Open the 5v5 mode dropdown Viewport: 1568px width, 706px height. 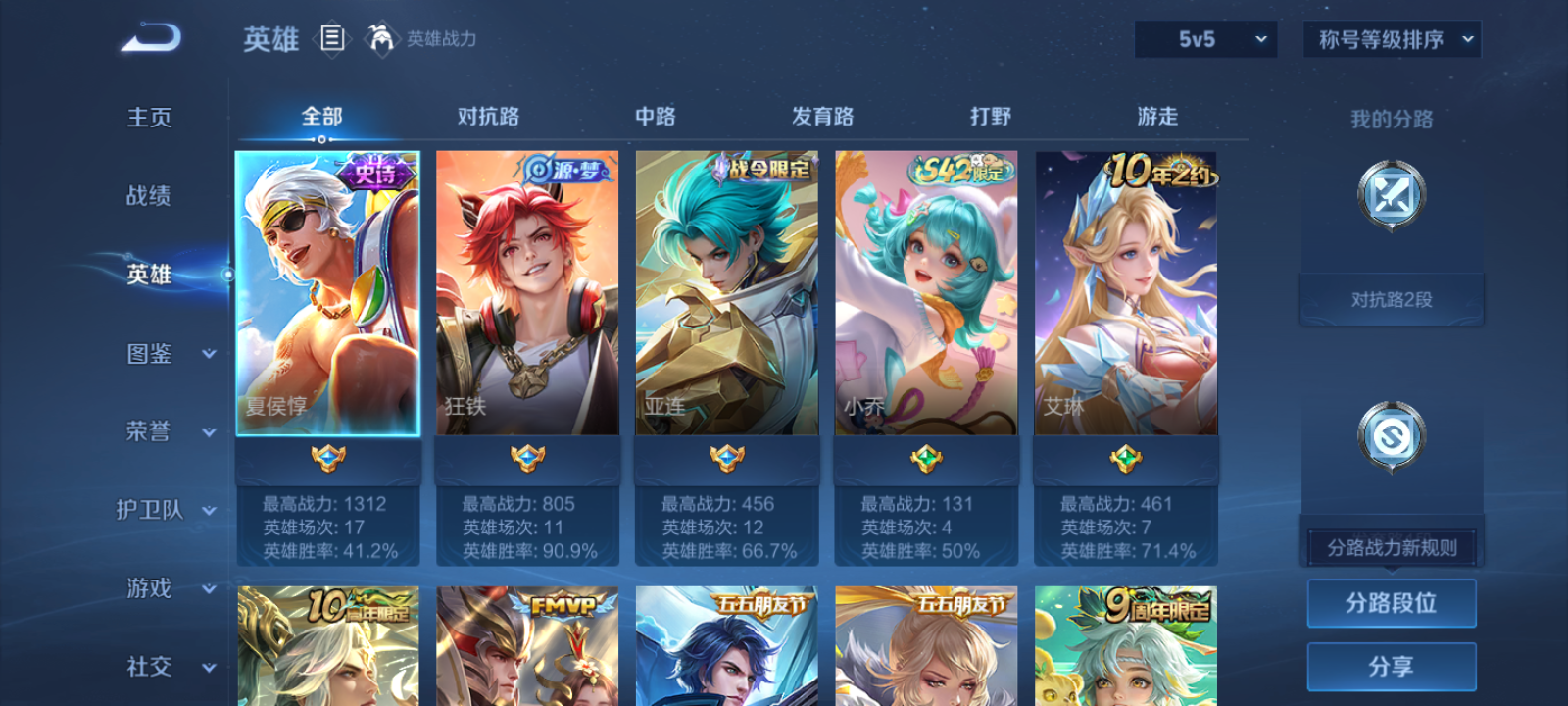click(x=1204, y=40)
